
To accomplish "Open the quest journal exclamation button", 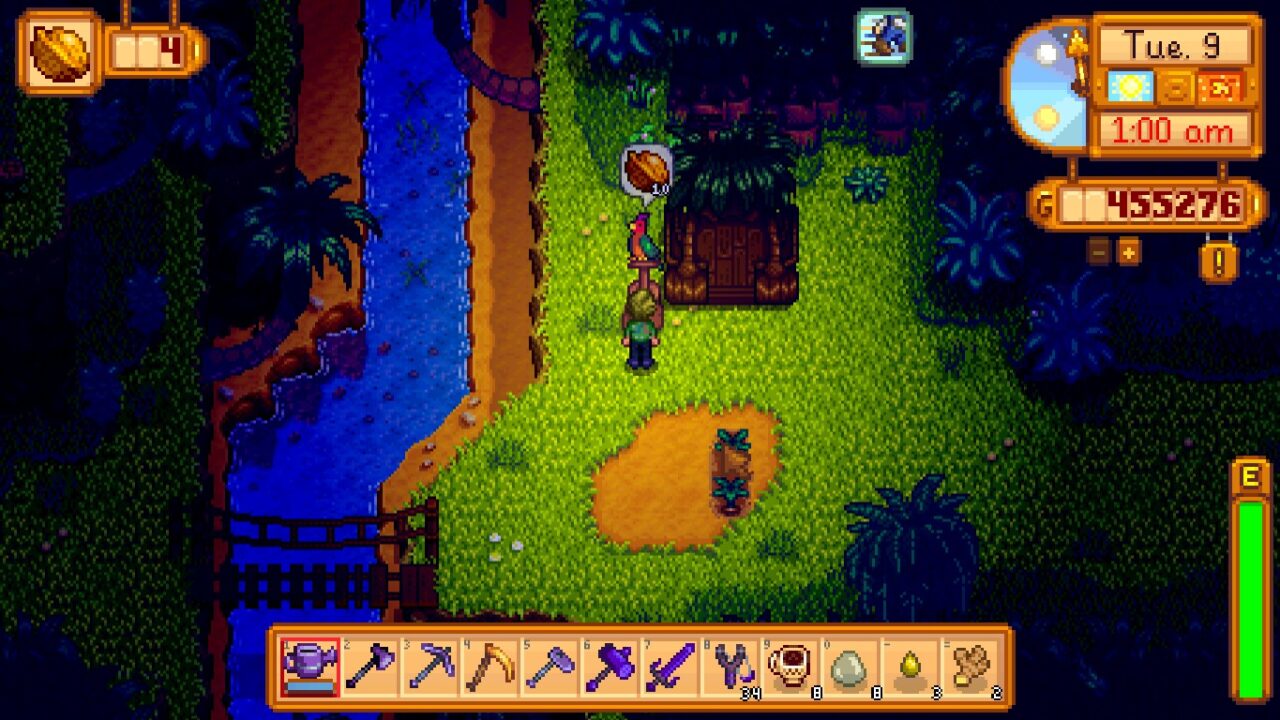I will pos(1218,258).
